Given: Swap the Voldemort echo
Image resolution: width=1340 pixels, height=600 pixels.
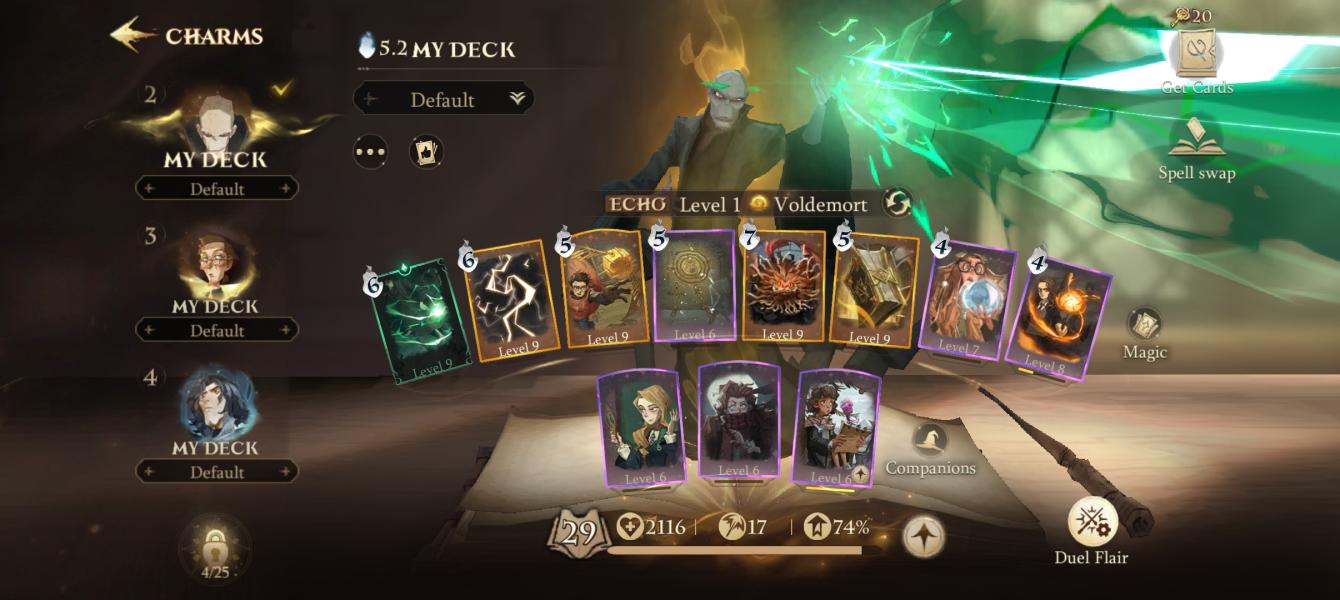Looking at the screenshot, I should 897,204.
